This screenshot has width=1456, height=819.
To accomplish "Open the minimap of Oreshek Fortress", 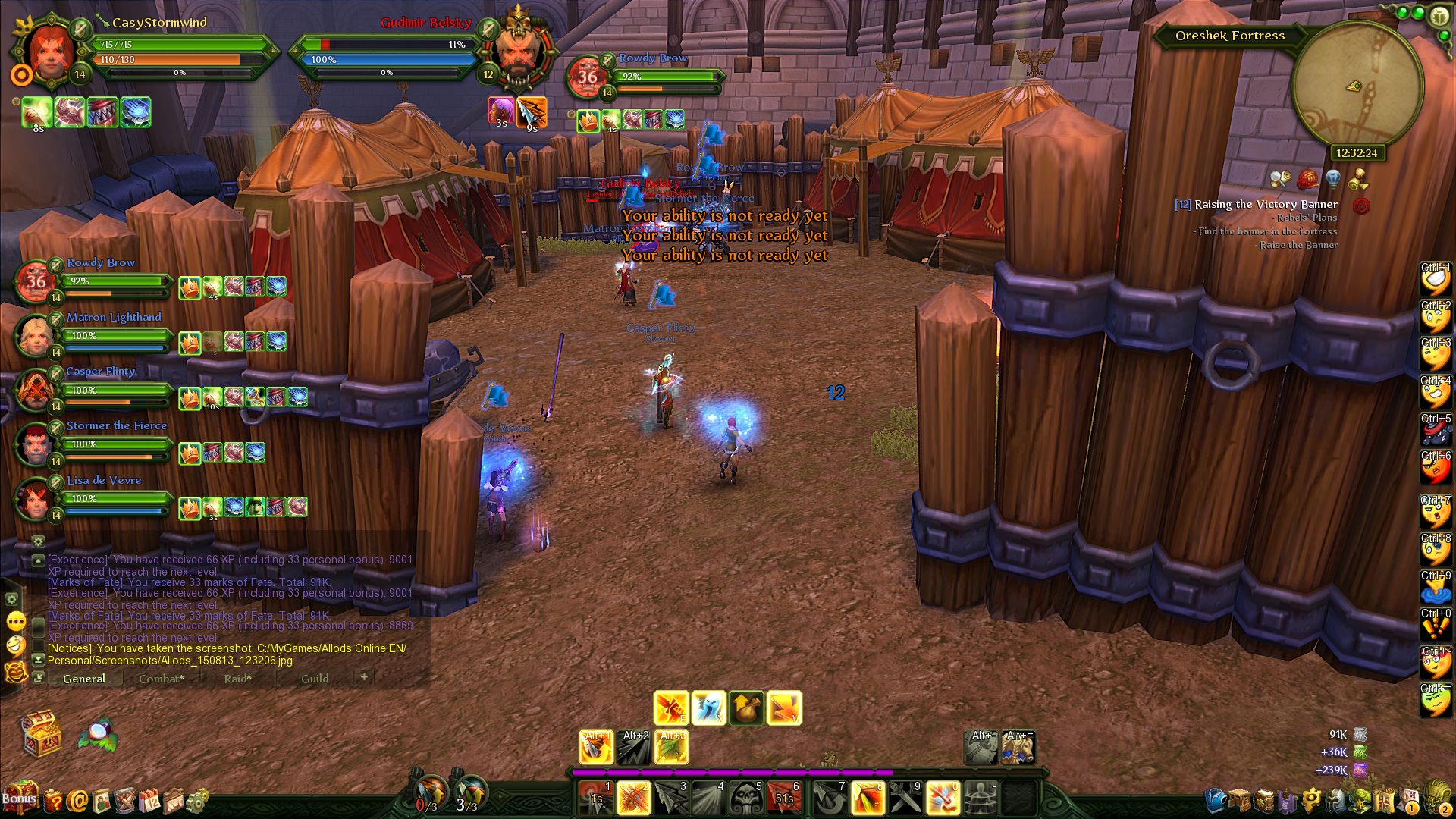I will pyautogui.click(x=1357, y=85).
